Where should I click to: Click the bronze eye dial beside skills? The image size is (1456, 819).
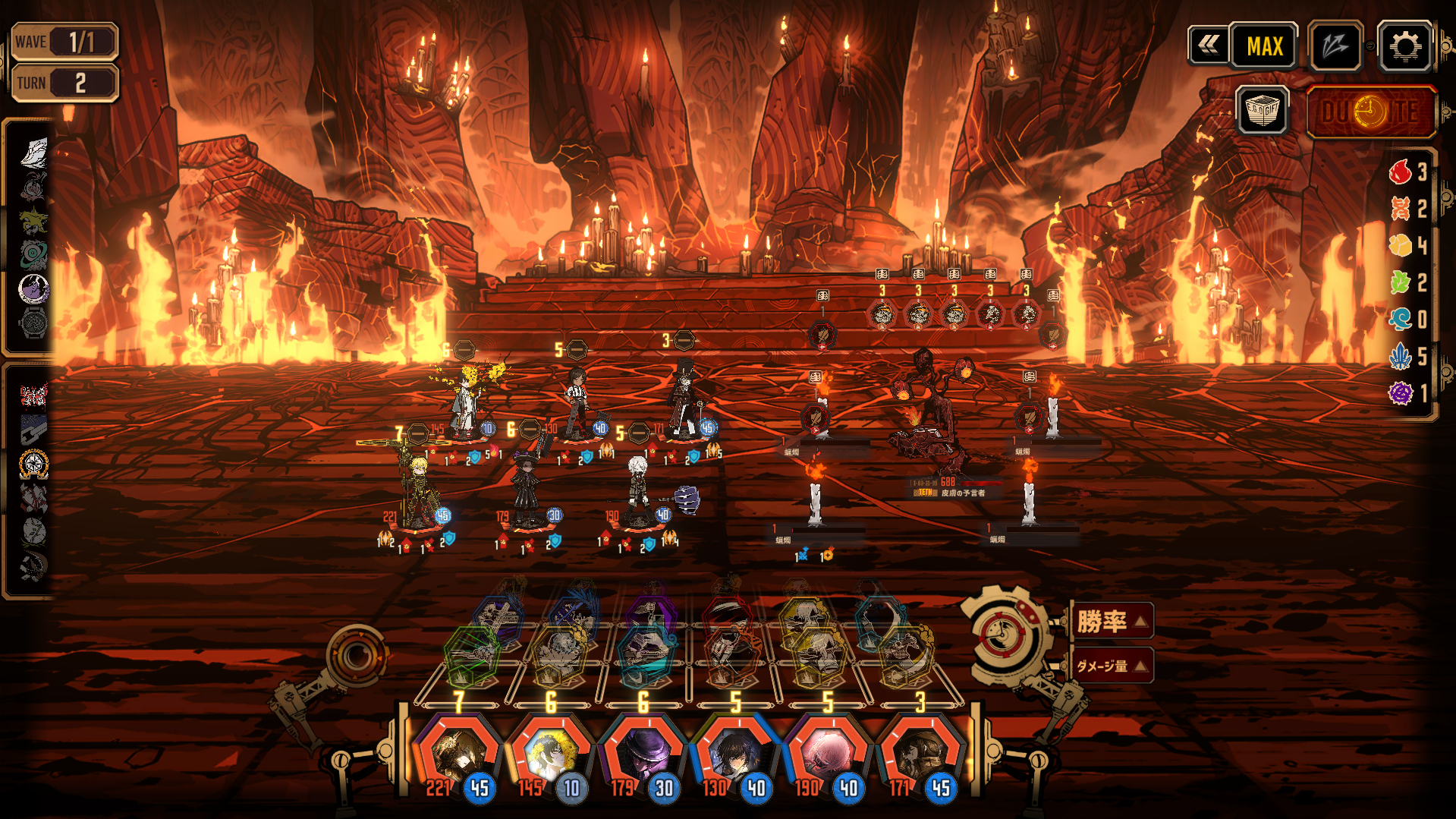[x=355, y=655]
